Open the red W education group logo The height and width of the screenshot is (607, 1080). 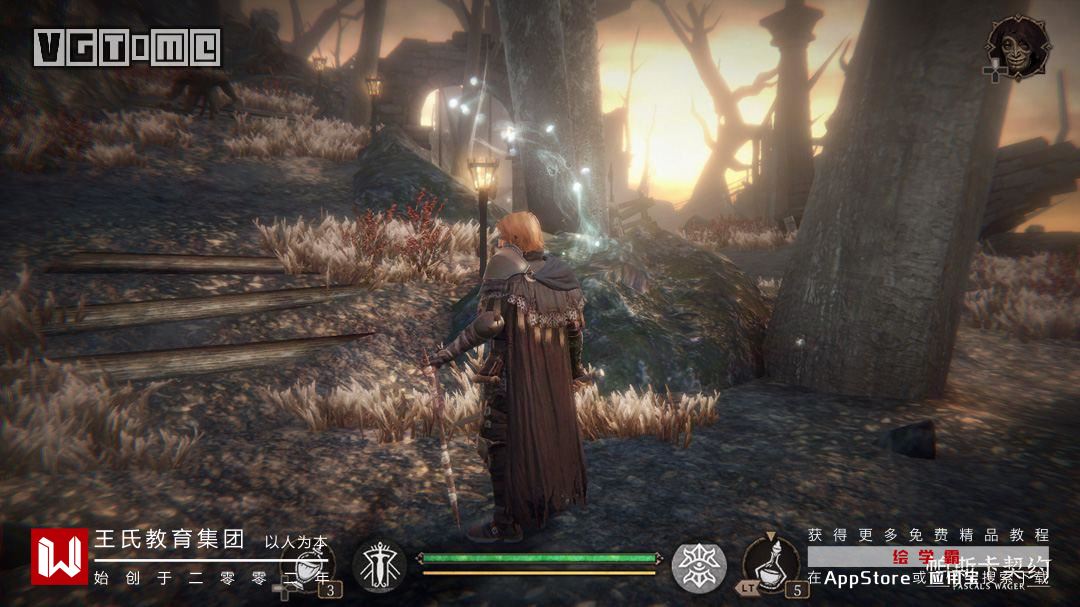(x=59, y=556)
